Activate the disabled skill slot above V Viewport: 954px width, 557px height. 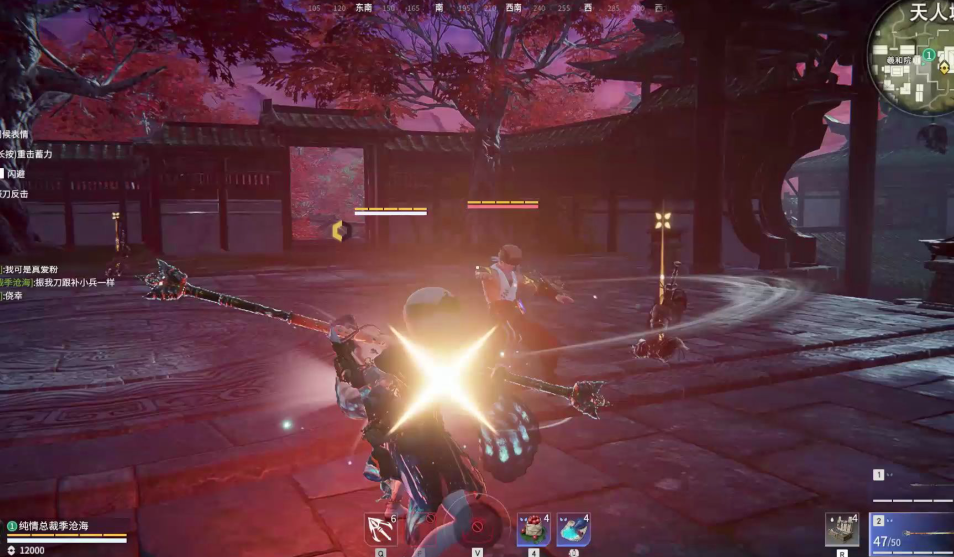tap(477, 527)
